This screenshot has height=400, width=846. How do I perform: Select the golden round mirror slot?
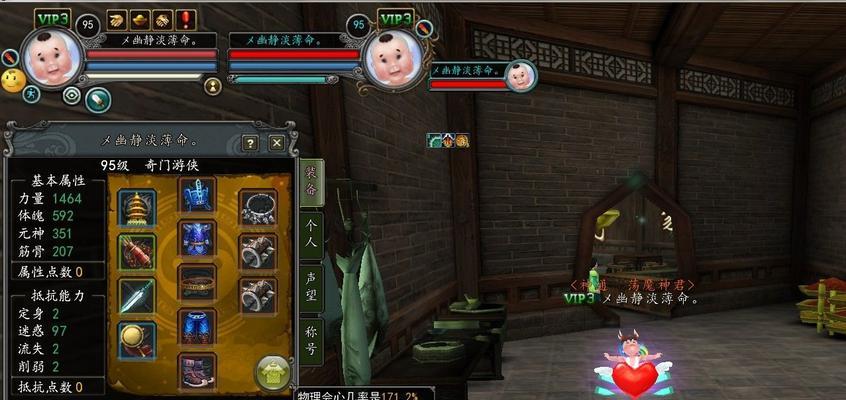point(137,341)
